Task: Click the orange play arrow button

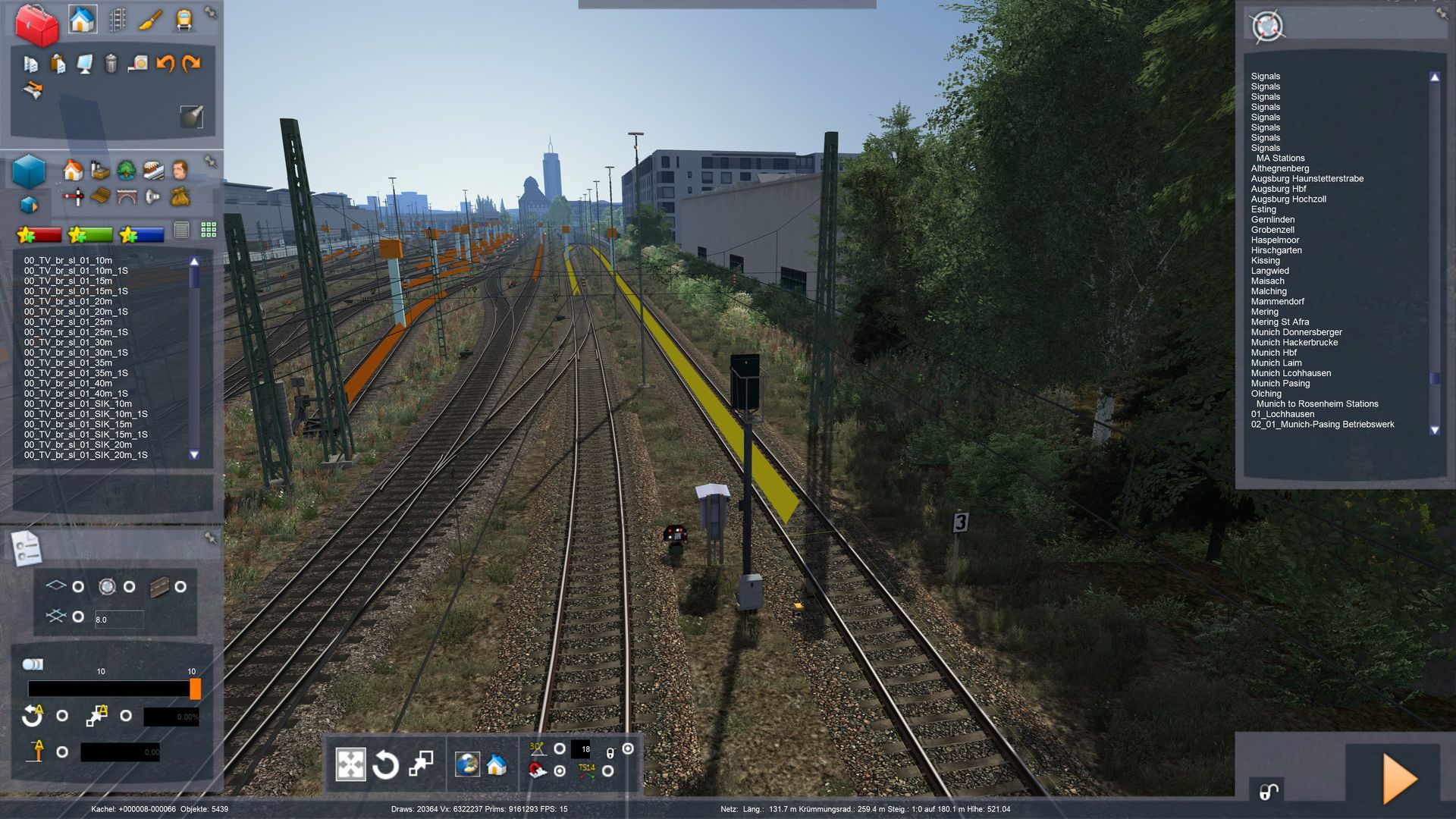Action: [x=1399, y=778]
